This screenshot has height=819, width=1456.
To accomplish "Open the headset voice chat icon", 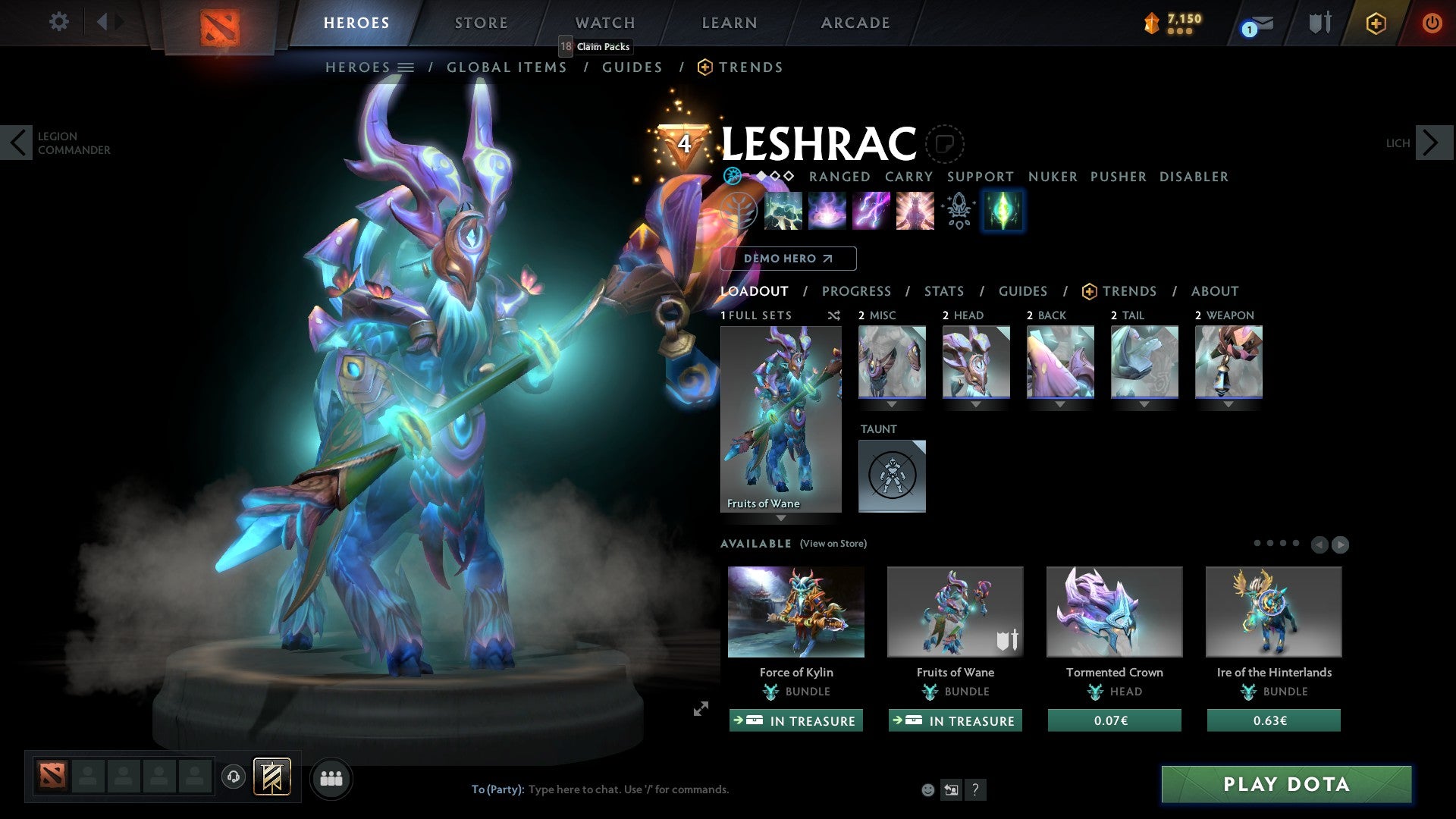I will pos(233,777).
